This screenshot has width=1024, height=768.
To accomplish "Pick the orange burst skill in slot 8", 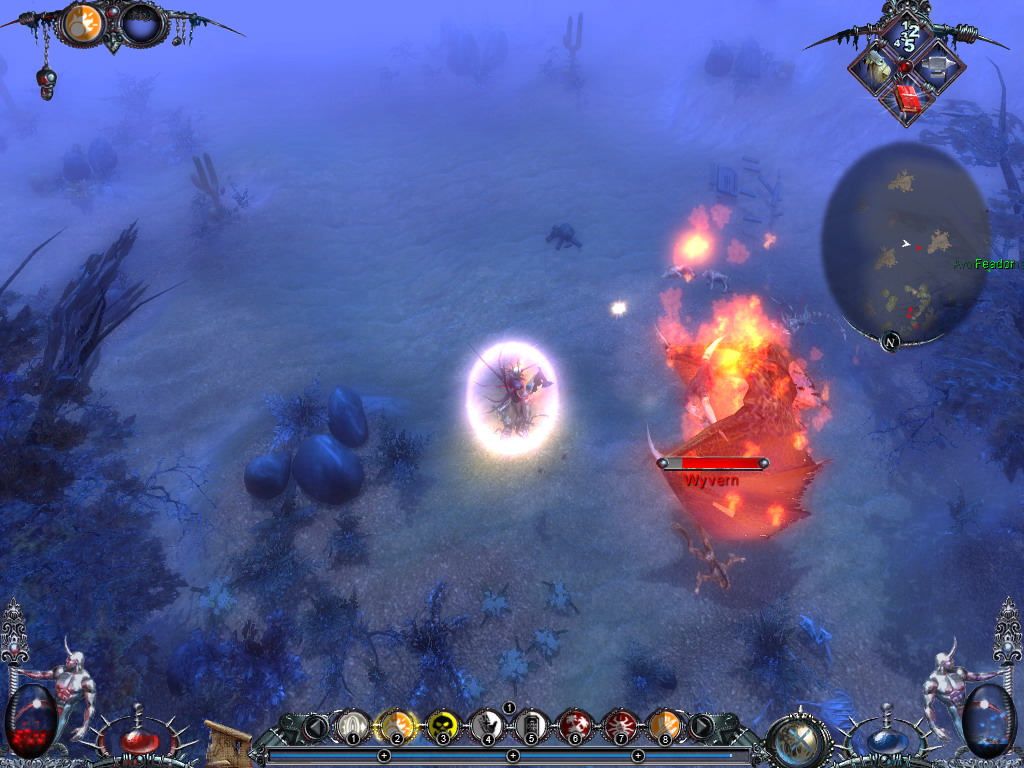I will 665,725.
